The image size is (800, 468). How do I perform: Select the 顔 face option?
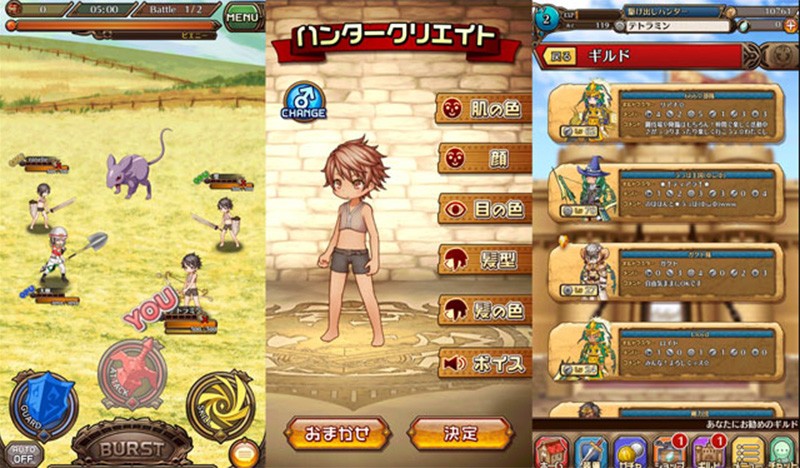(484, 158)
